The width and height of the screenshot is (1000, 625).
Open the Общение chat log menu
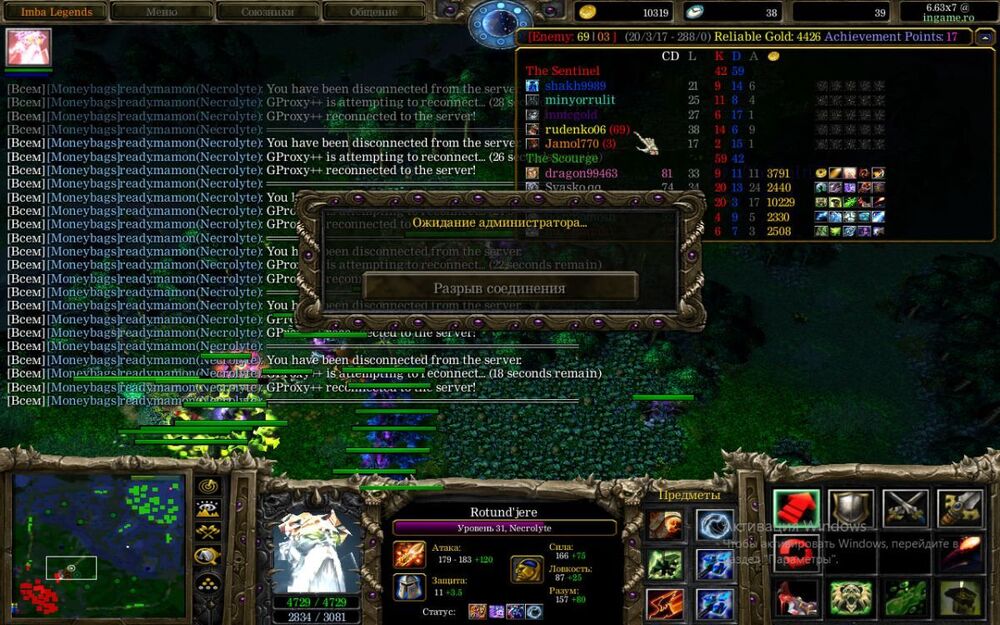point(373,12)
